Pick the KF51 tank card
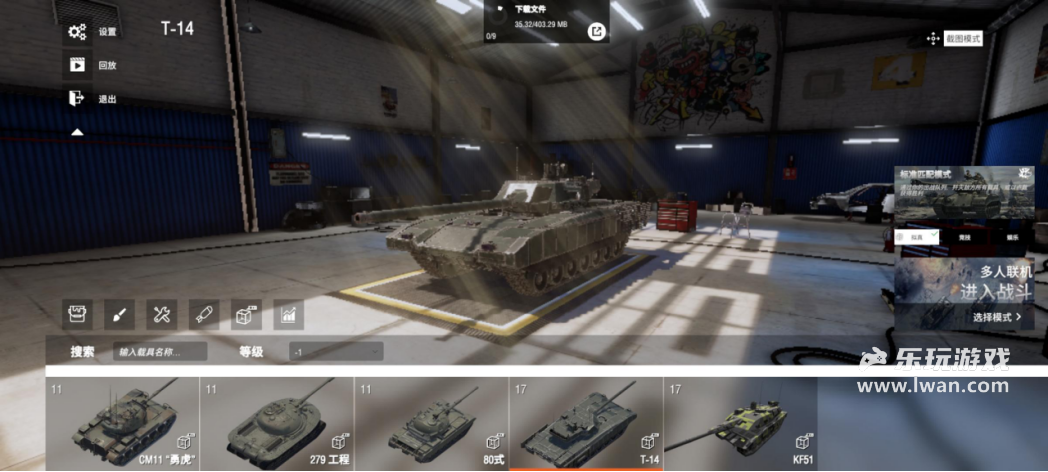This screenshot has width=1048, height=472. [x=740, y=423]
